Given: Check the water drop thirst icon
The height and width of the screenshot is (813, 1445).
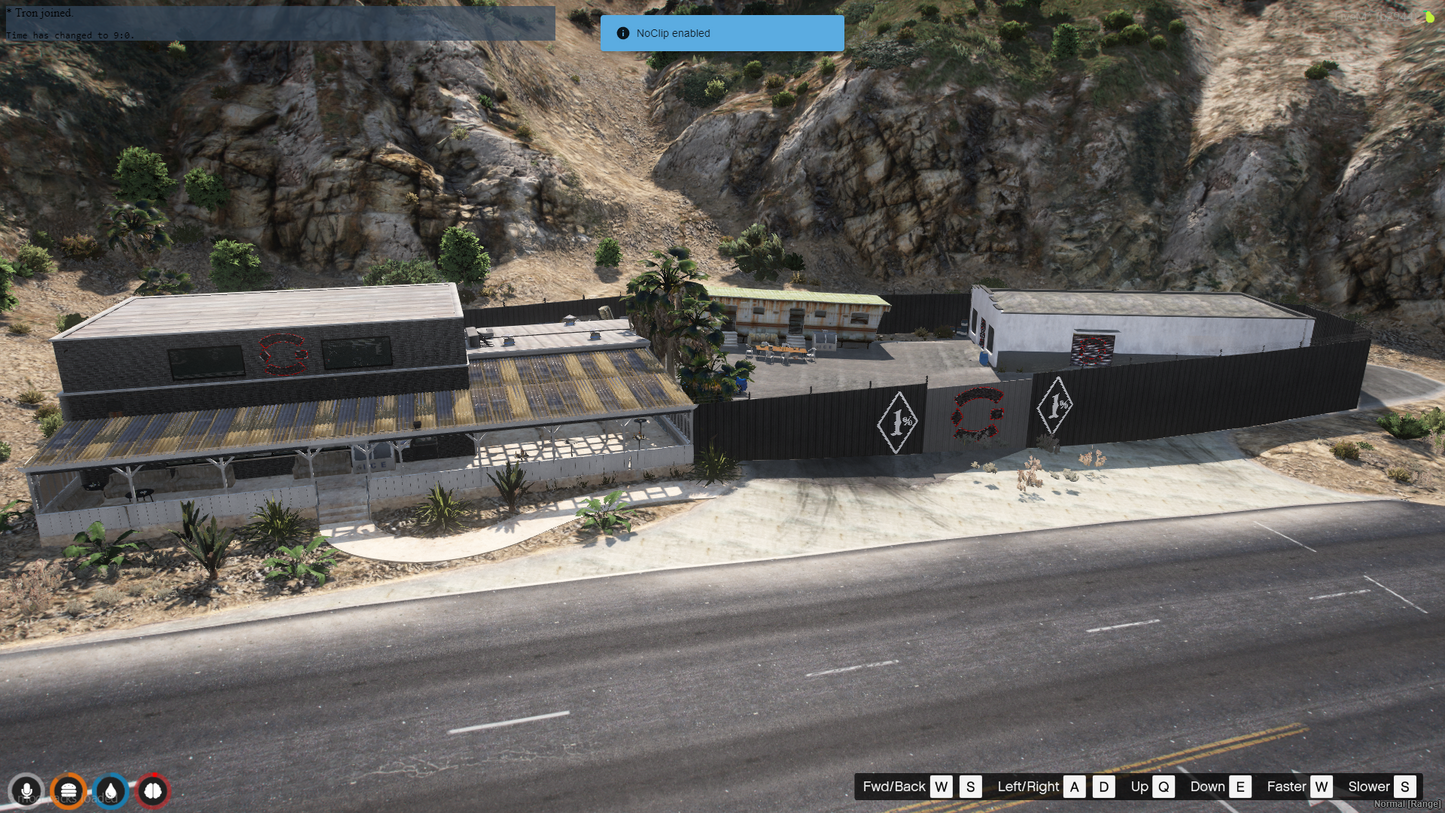Looking at the screenshot, I should (x=111, y=791).
